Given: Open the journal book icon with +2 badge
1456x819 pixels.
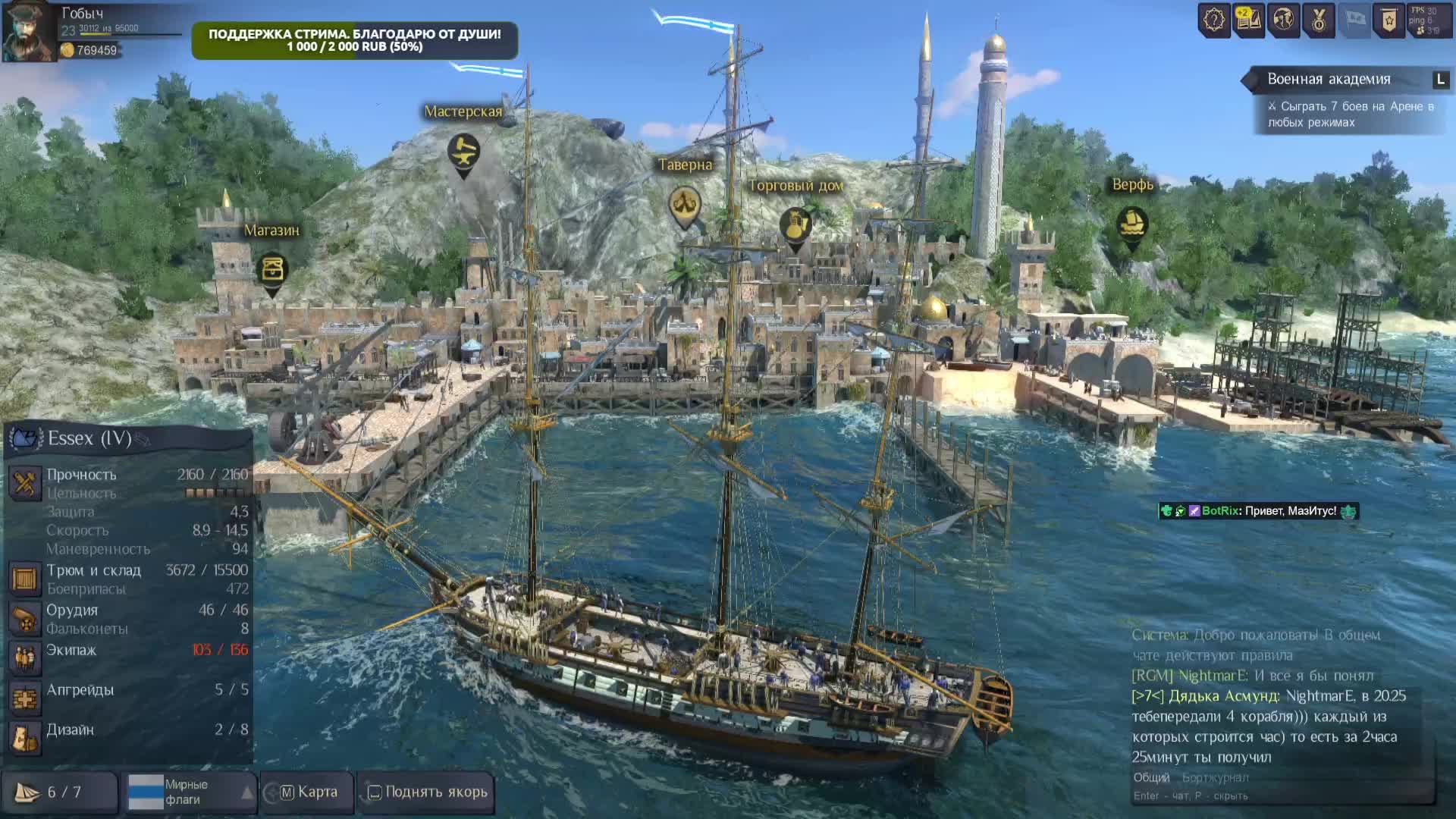Looking at the screenshot, I should pos(1248,20).
